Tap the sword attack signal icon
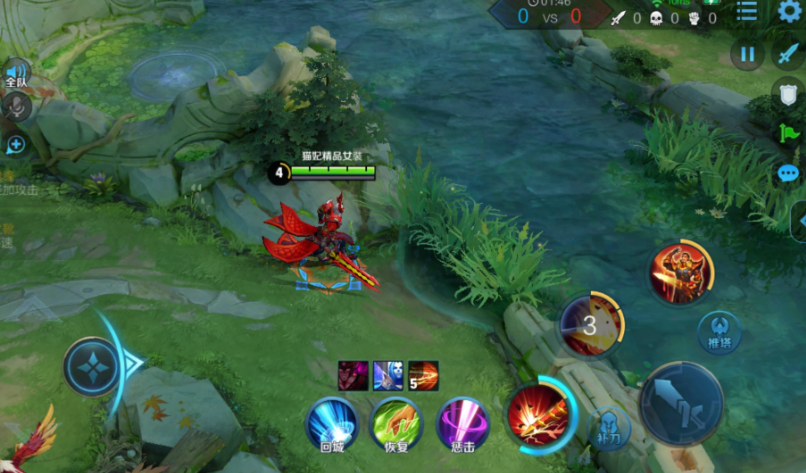 tap(789, 55)
